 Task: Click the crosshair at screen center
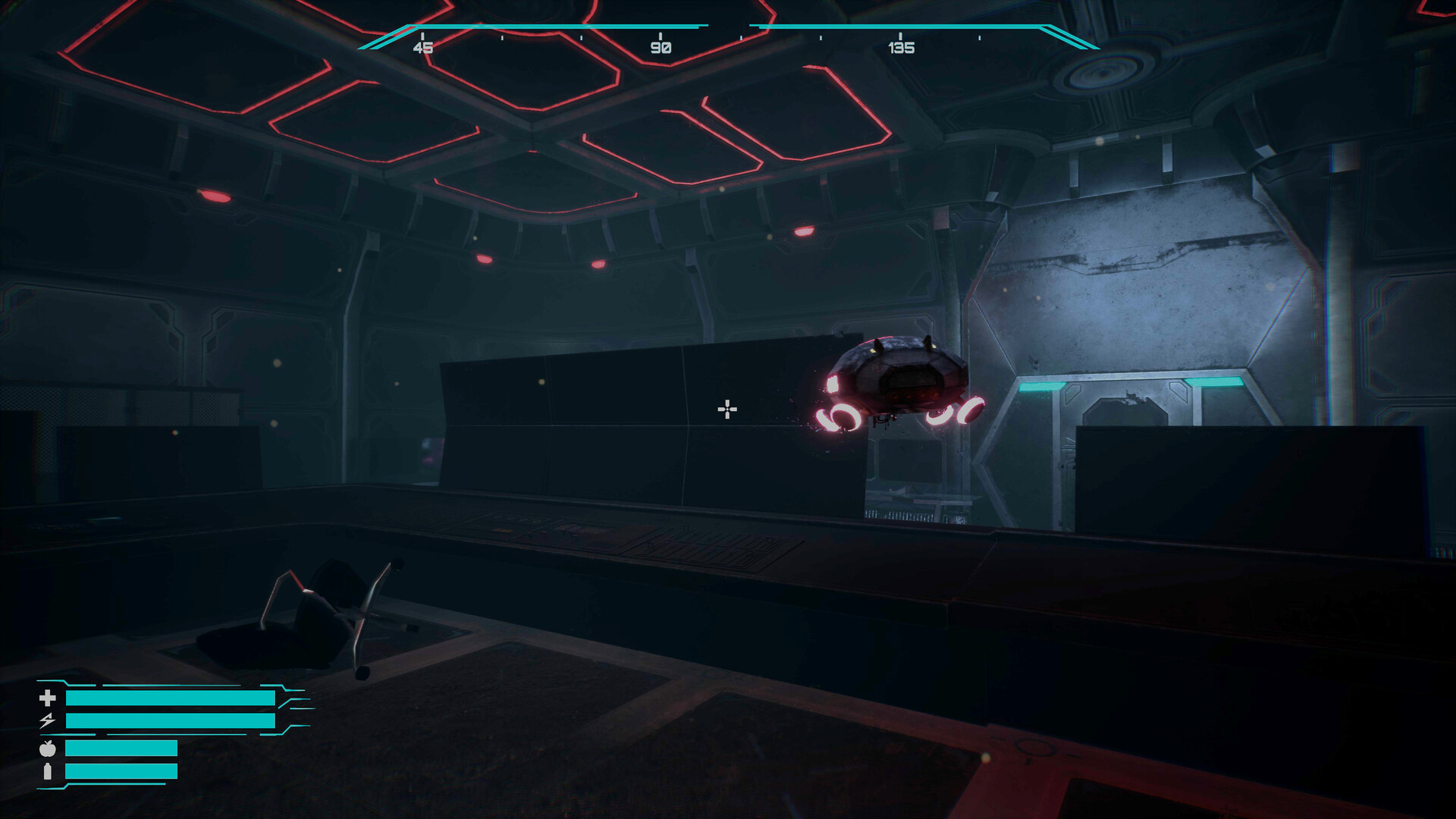[x=727, y=409]
